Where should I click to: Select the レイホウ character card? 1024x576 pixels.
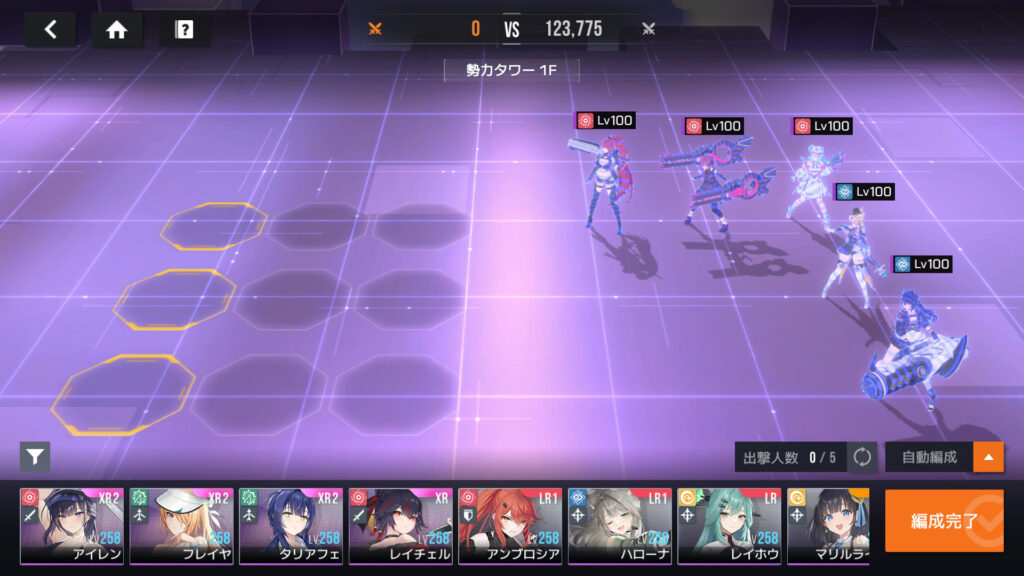click(x=729, y=526)
